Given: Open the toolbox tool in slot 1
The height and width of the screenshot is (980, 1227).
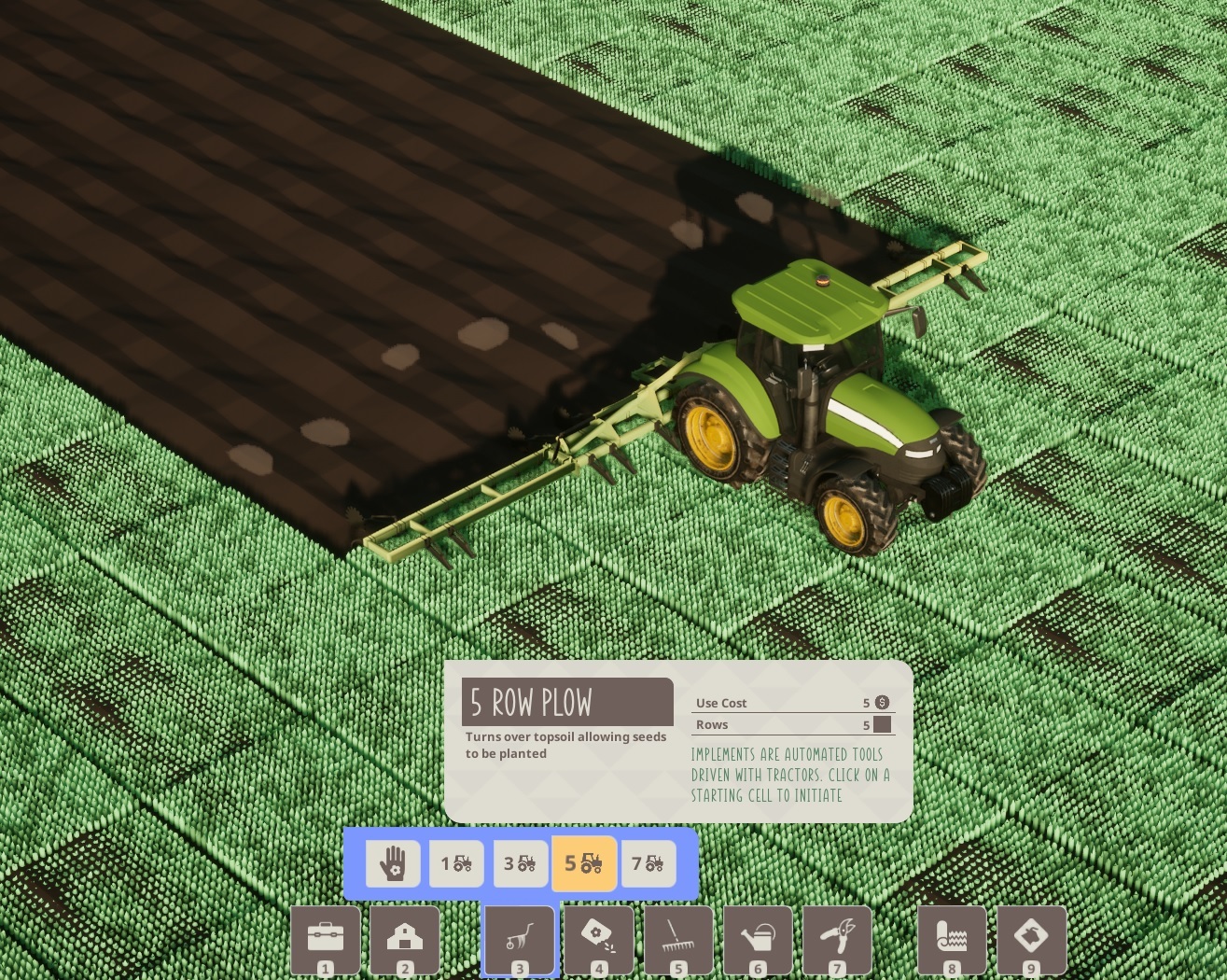Looking at the screenshot, I should [325, 940].
